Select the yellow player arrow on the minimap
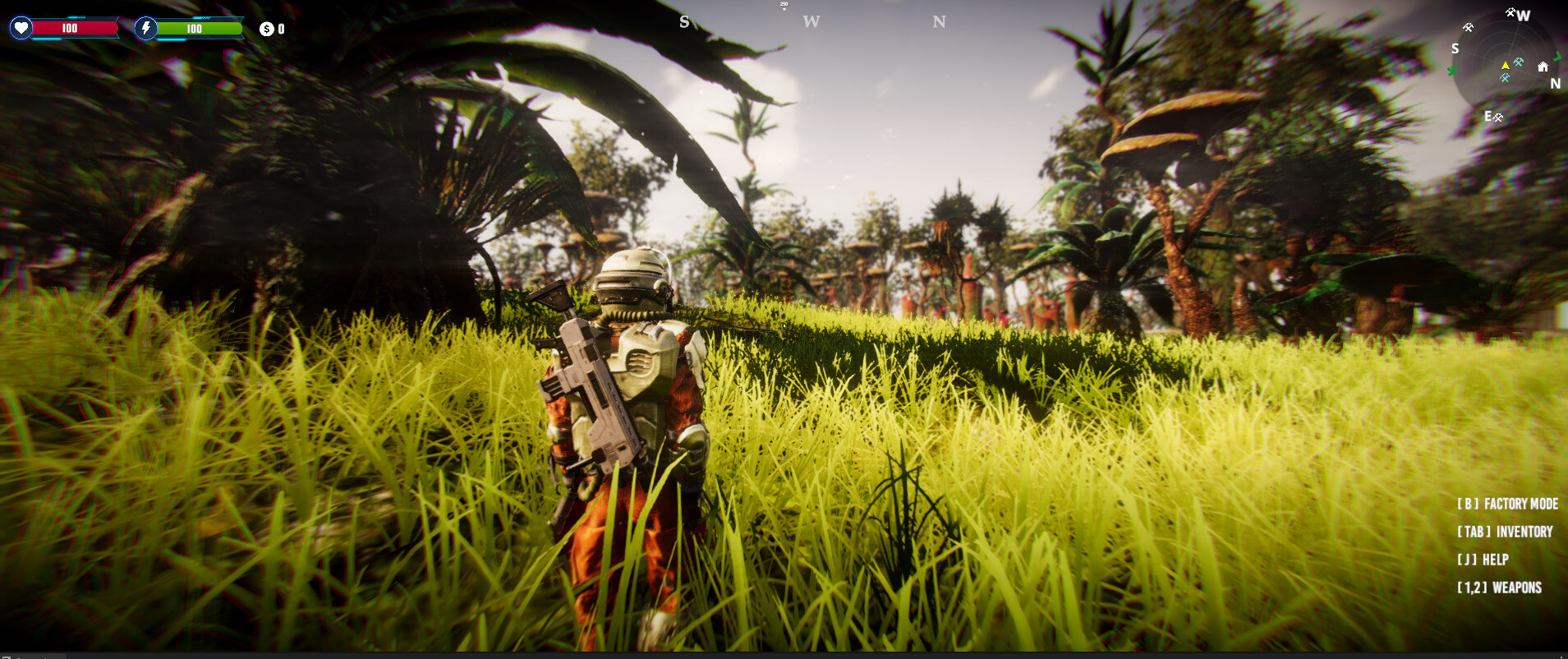Viewport: 1568px width, 659px height. [1506, 67]
